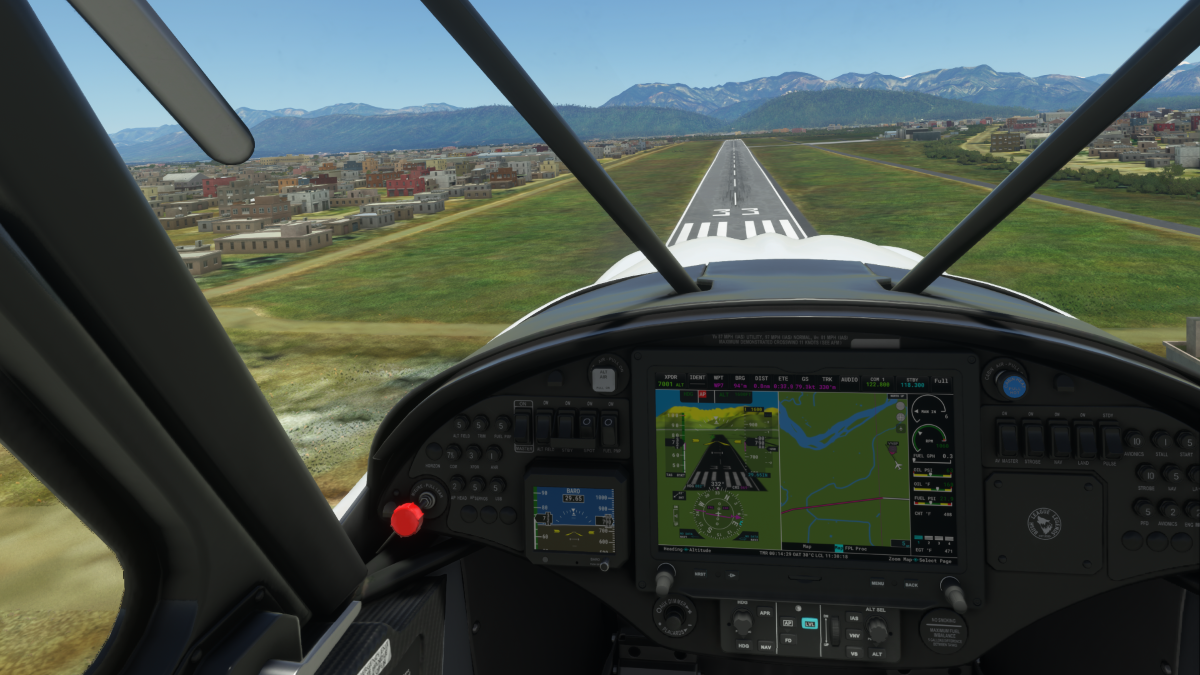Open the NRST nearest page button
Image resolution: width=1200 pixels, height=675 pixels.
pyautogui.click(x=700, y=574)
